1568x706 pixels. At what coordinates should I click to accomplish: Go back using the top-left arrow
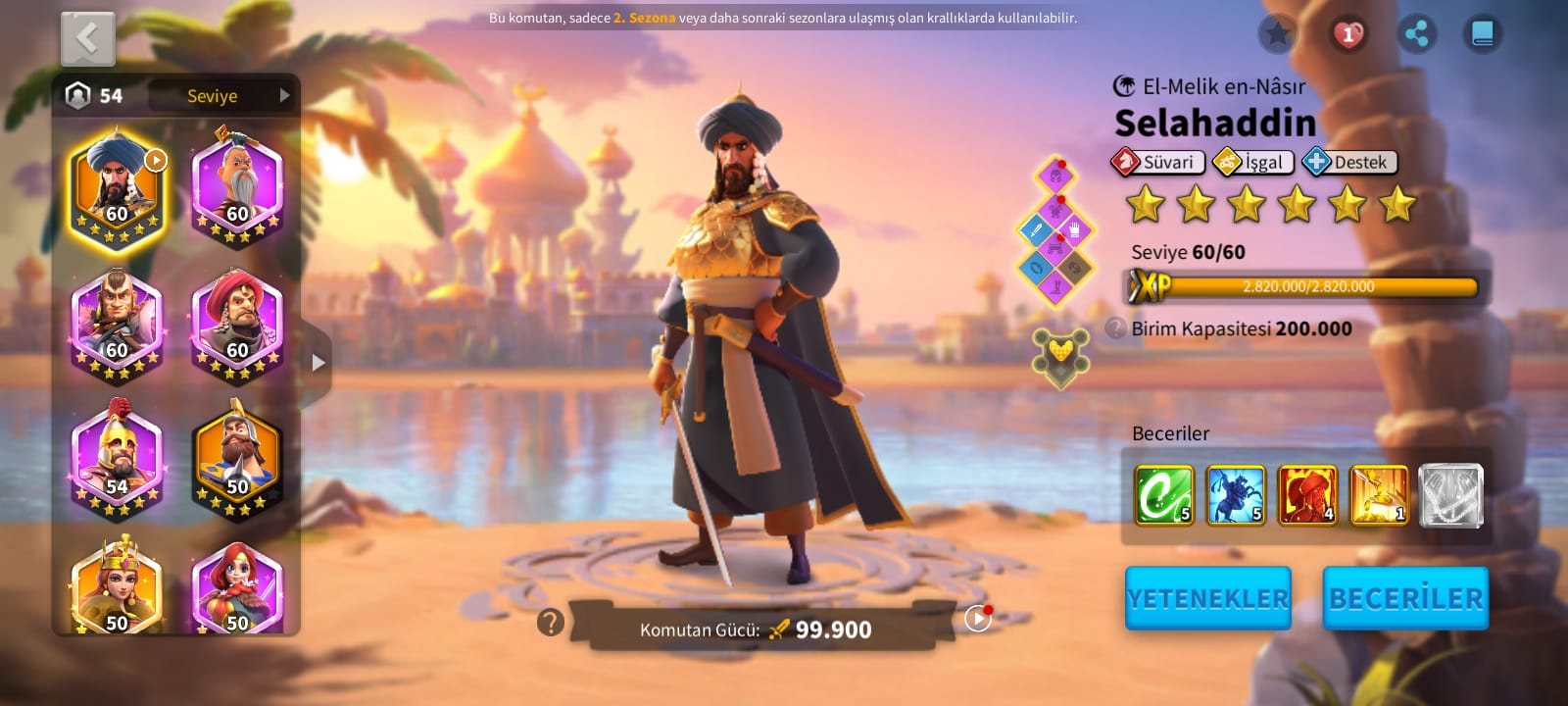[88, 39]
